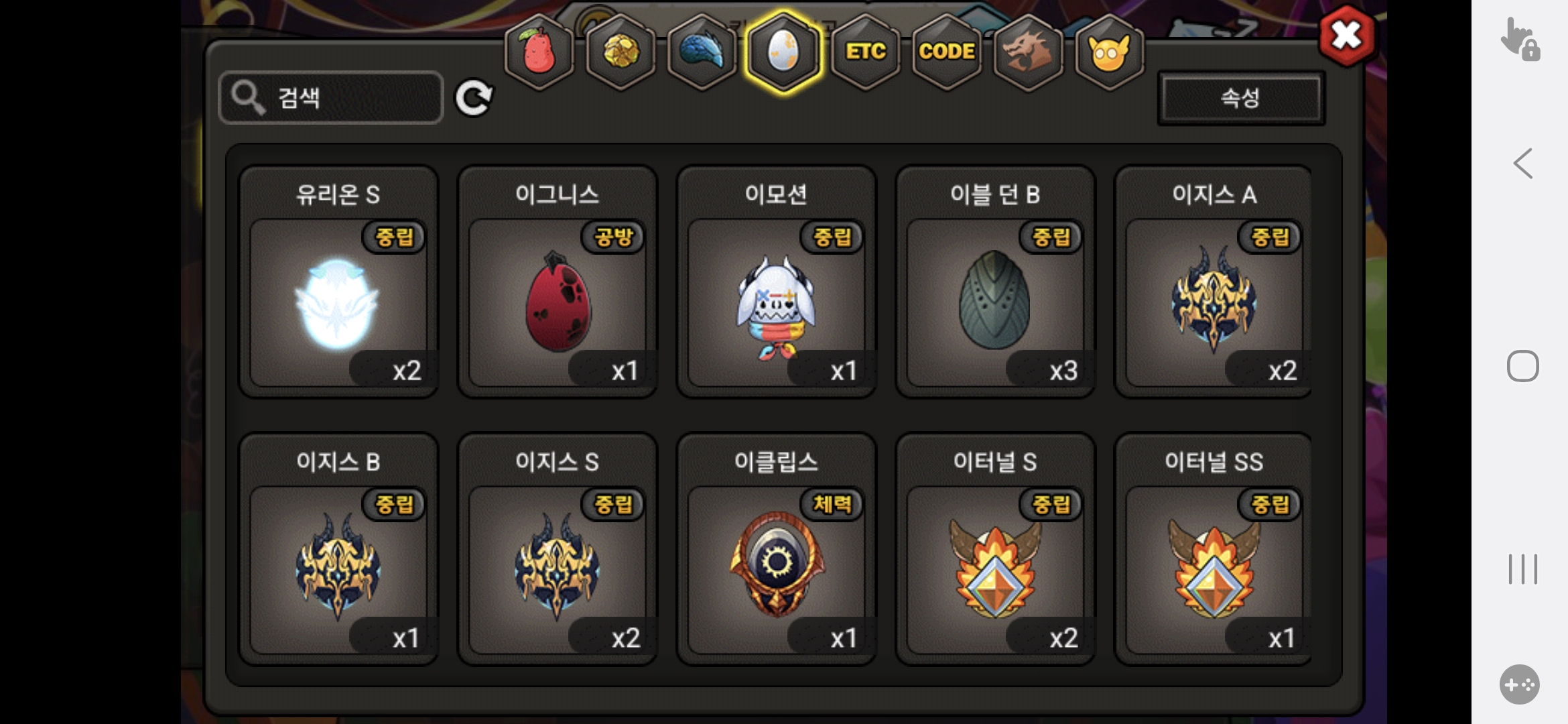The width and height of the screenshot is (1568, 724).
Task: Pick the 이모션 white rabbit egg
Action: point(776,303)
